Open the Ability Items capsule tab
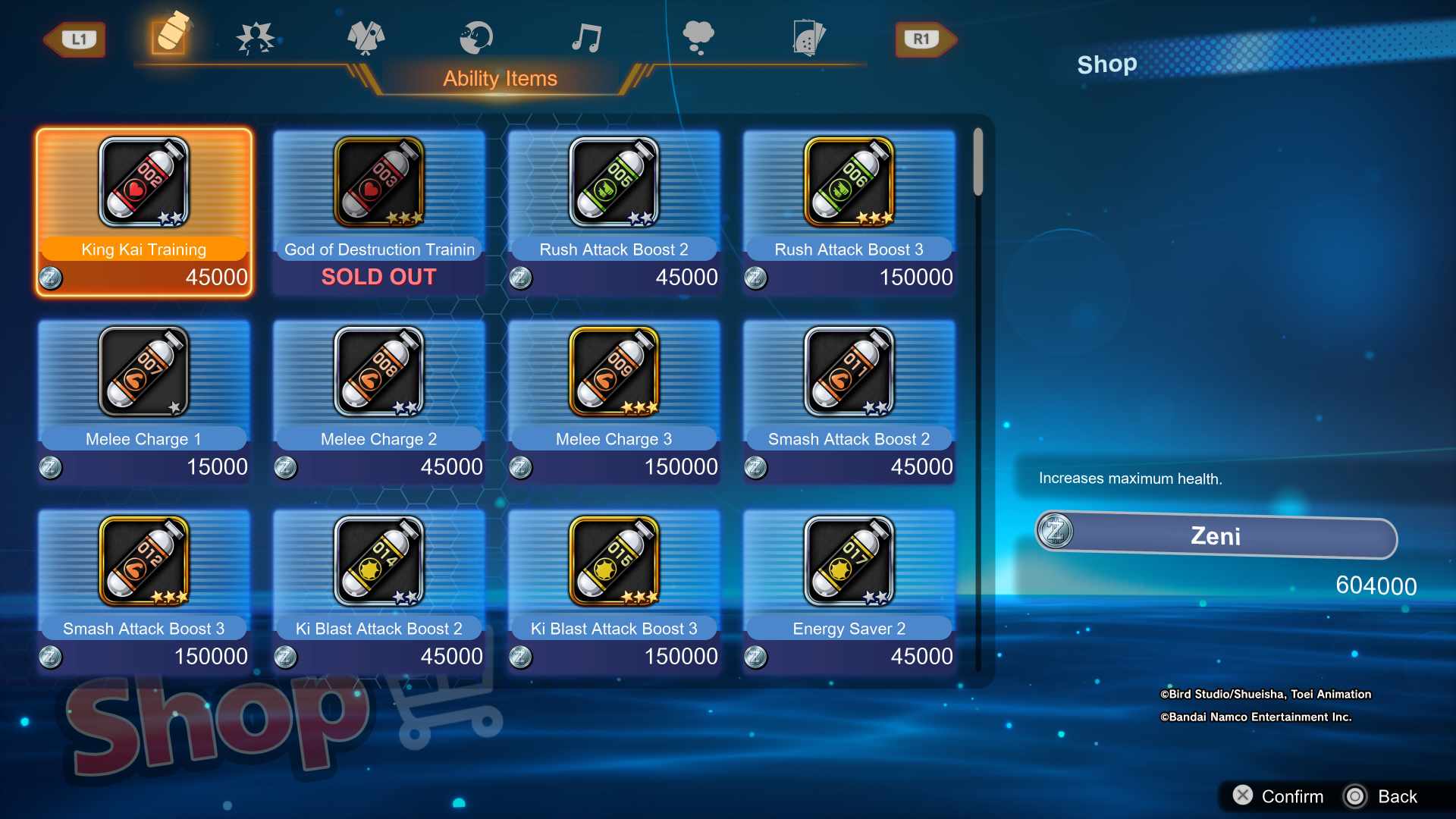 pos(170,35)
